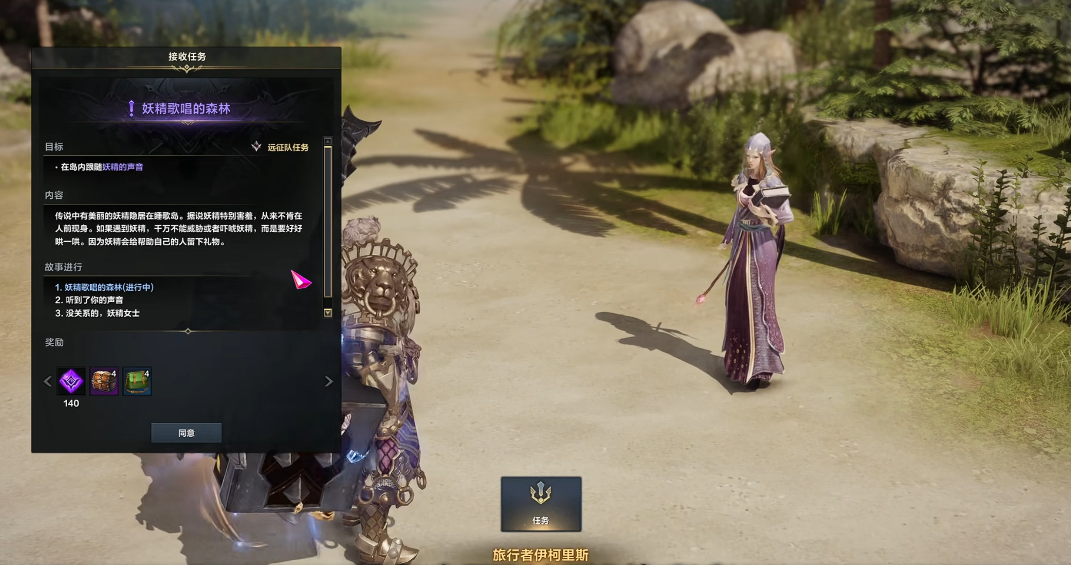Viewport: 1071px width, 565px height.
Task: Select story step 听到了你的声音
Action: tap(94, 300)
